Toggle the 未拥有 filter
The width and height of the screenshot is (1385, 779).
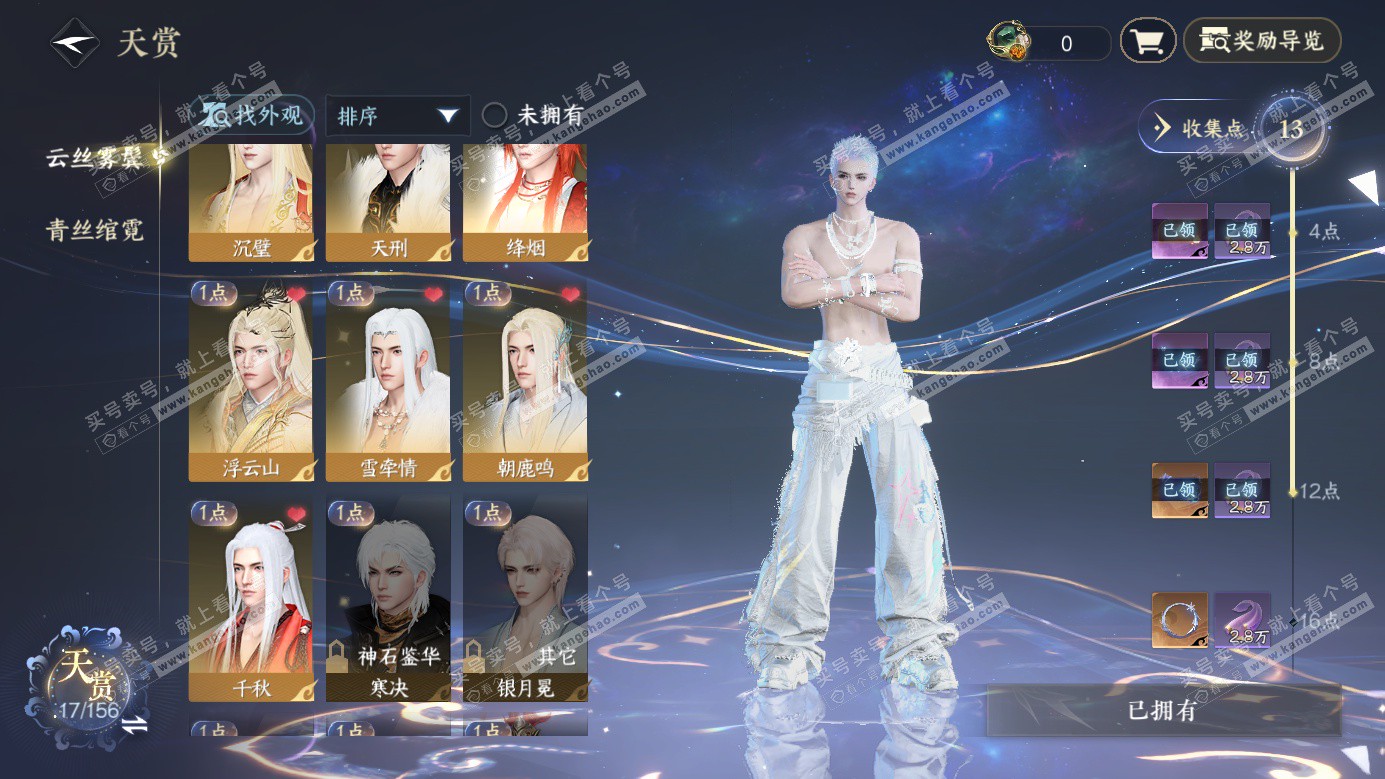click(533, 115)
